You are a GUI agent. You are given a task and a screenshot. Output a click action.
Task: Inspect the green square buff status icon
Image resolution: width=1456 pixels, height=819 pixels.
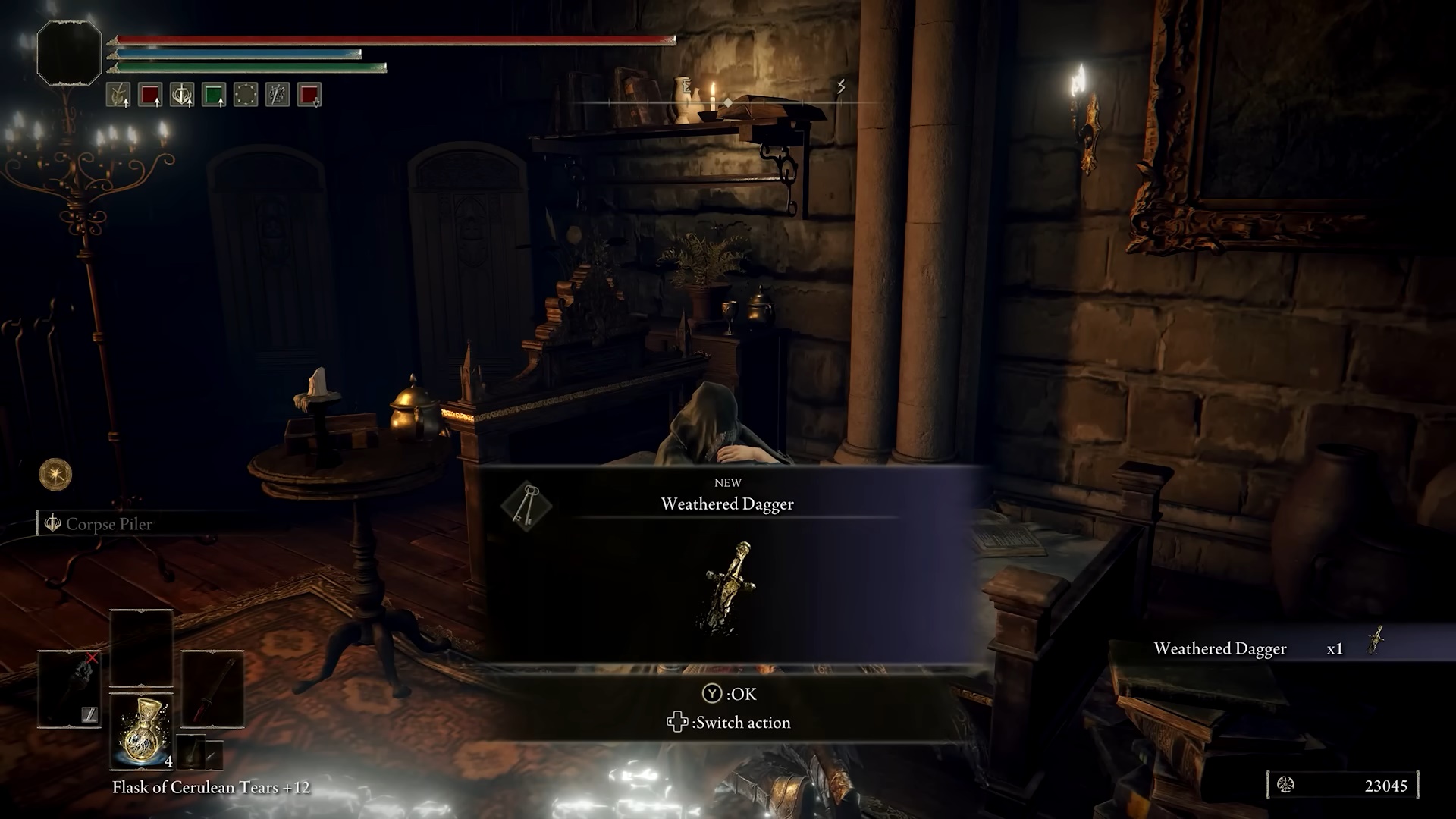click(214, 95)
